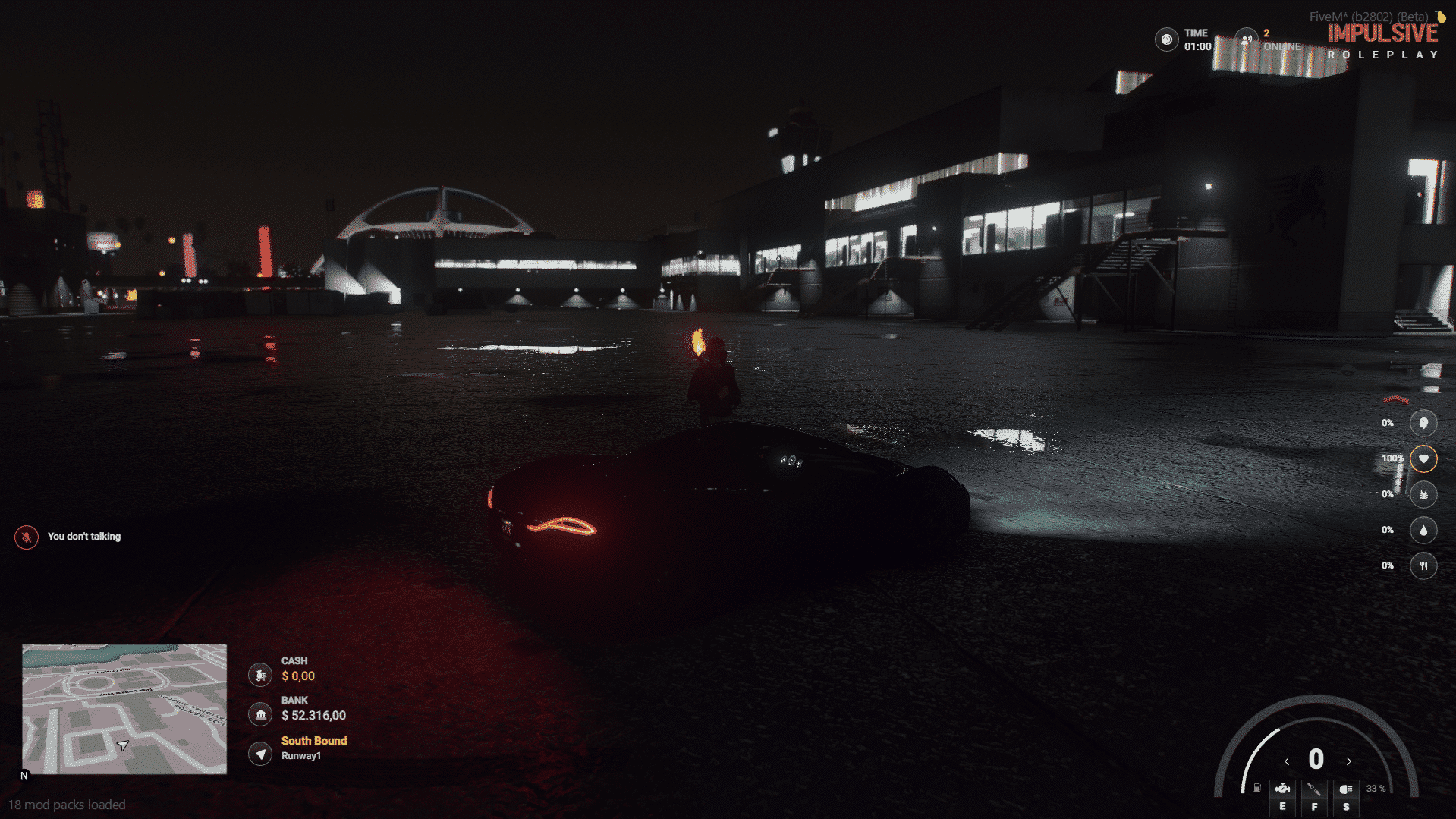Click the left chevron on the speedometer

click(1287, 761)
